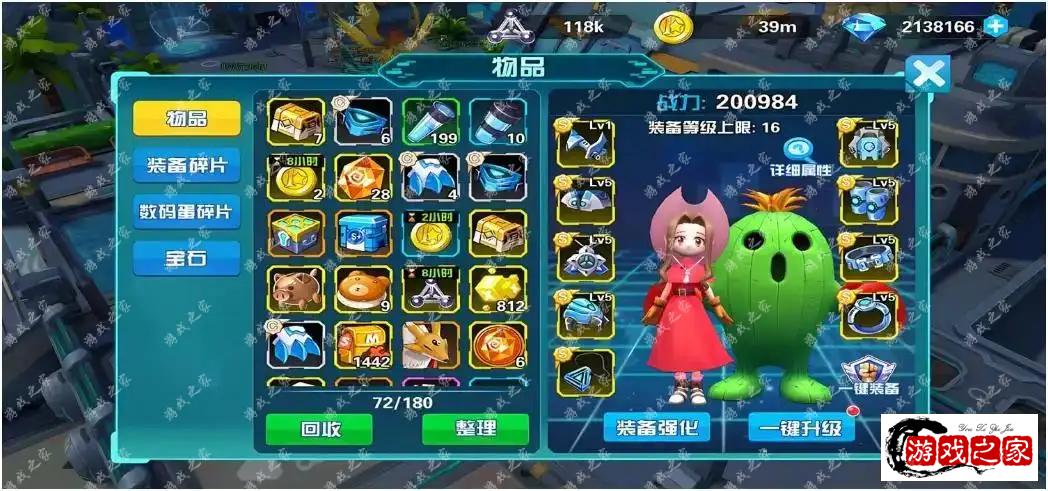Pick the test tube item with count 199
The width and height of the screenshot is (1048, 491).
point(430,121)
